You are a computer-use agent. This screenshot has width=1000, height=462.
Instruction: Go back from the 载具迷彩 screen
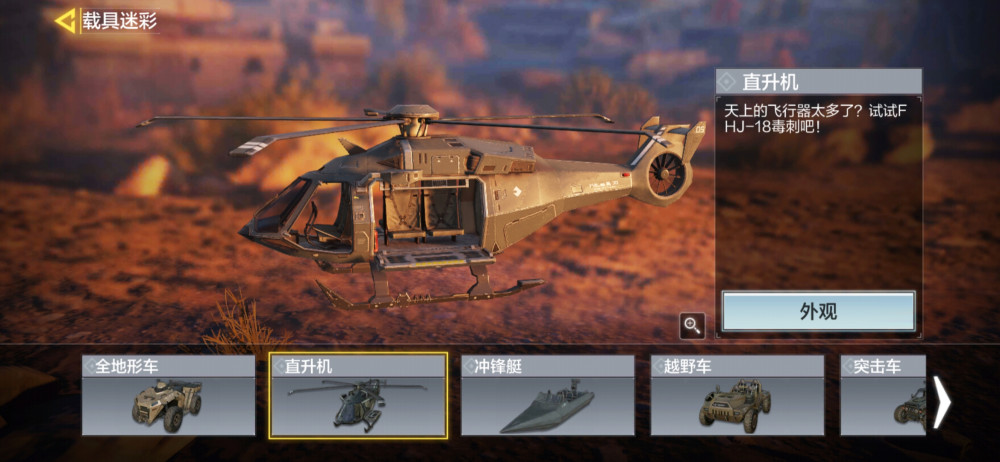66,20
